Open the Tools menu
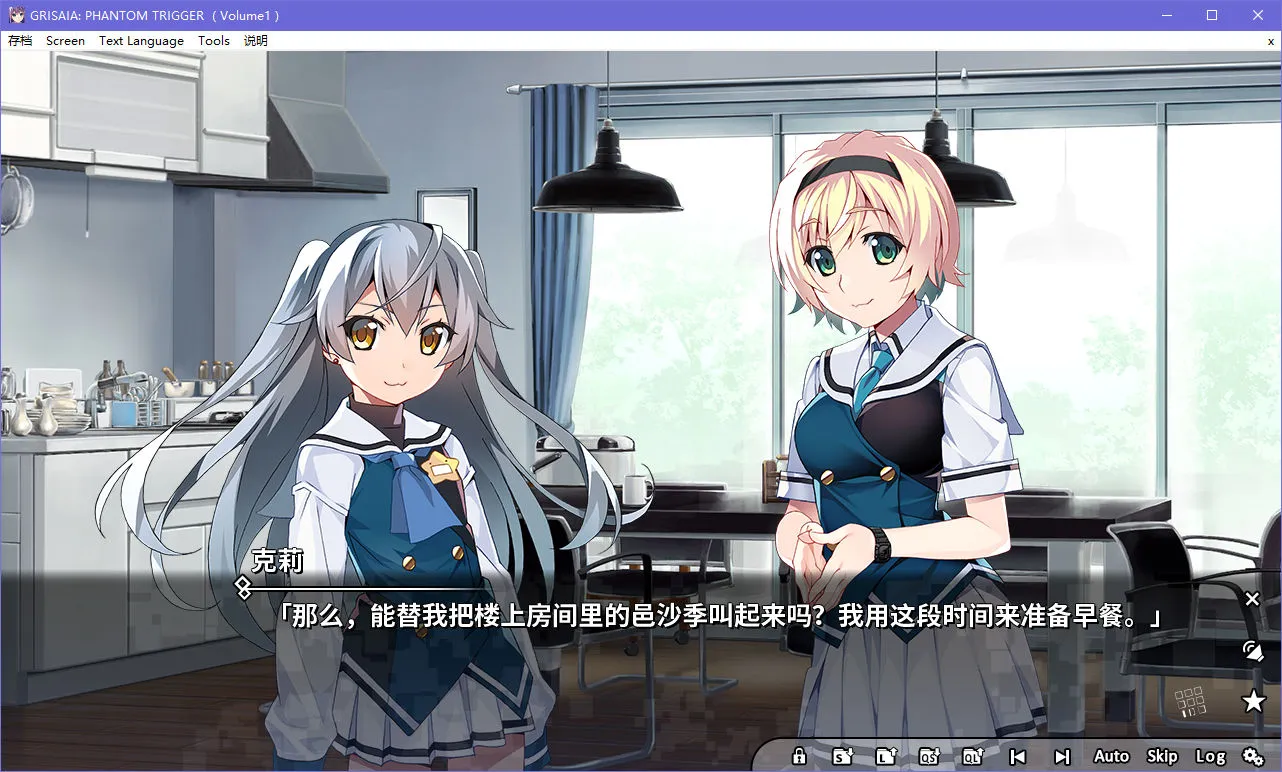This screenshot has height=772, width=1282. (213, 40)
